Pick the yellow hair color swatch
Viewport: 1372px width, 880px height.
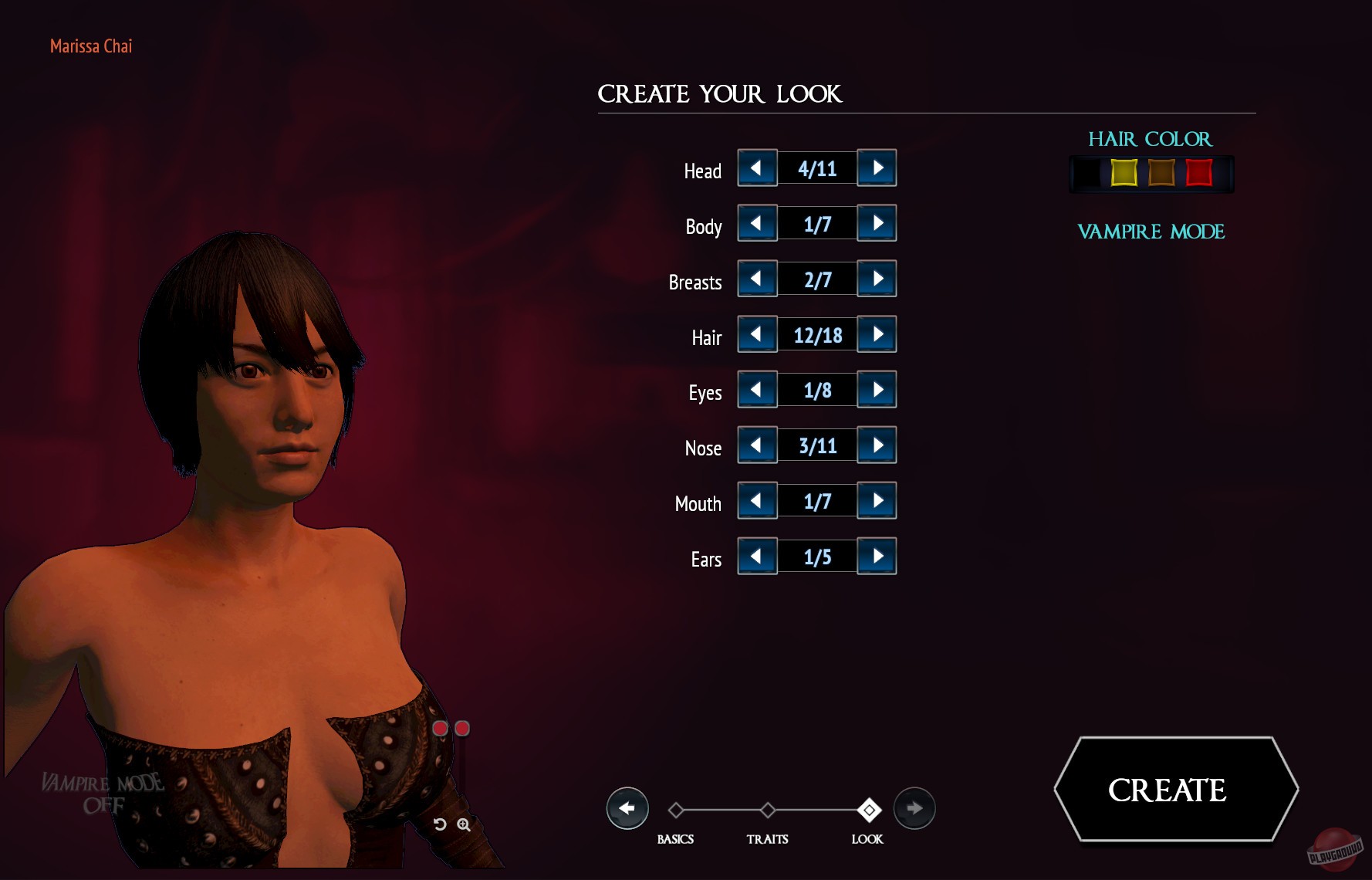pyautogui.click(x=1124, y=173)
